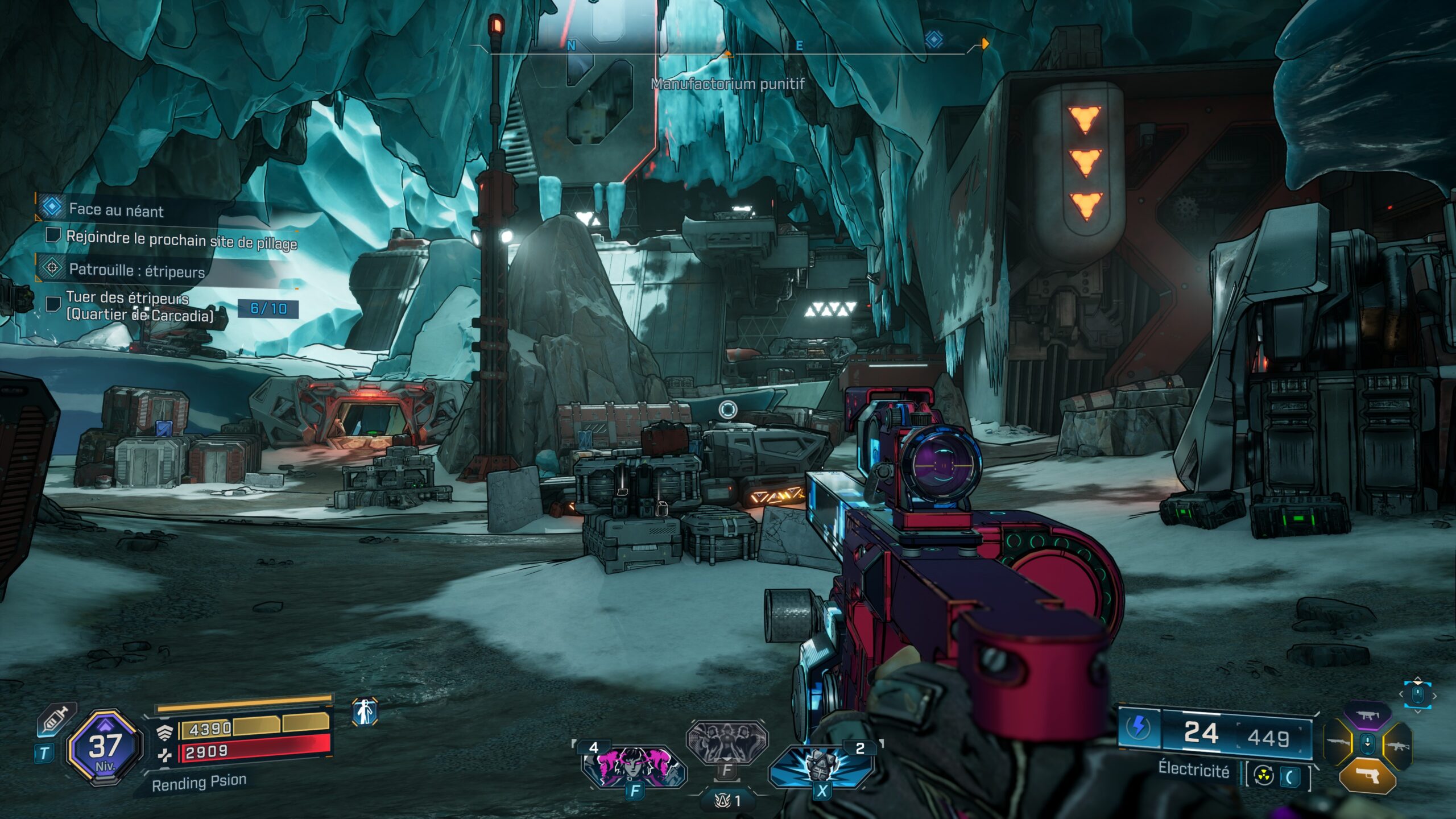
Task: Throw the grenade ordnance with blue burst
Action: click(x=821, y=766)
